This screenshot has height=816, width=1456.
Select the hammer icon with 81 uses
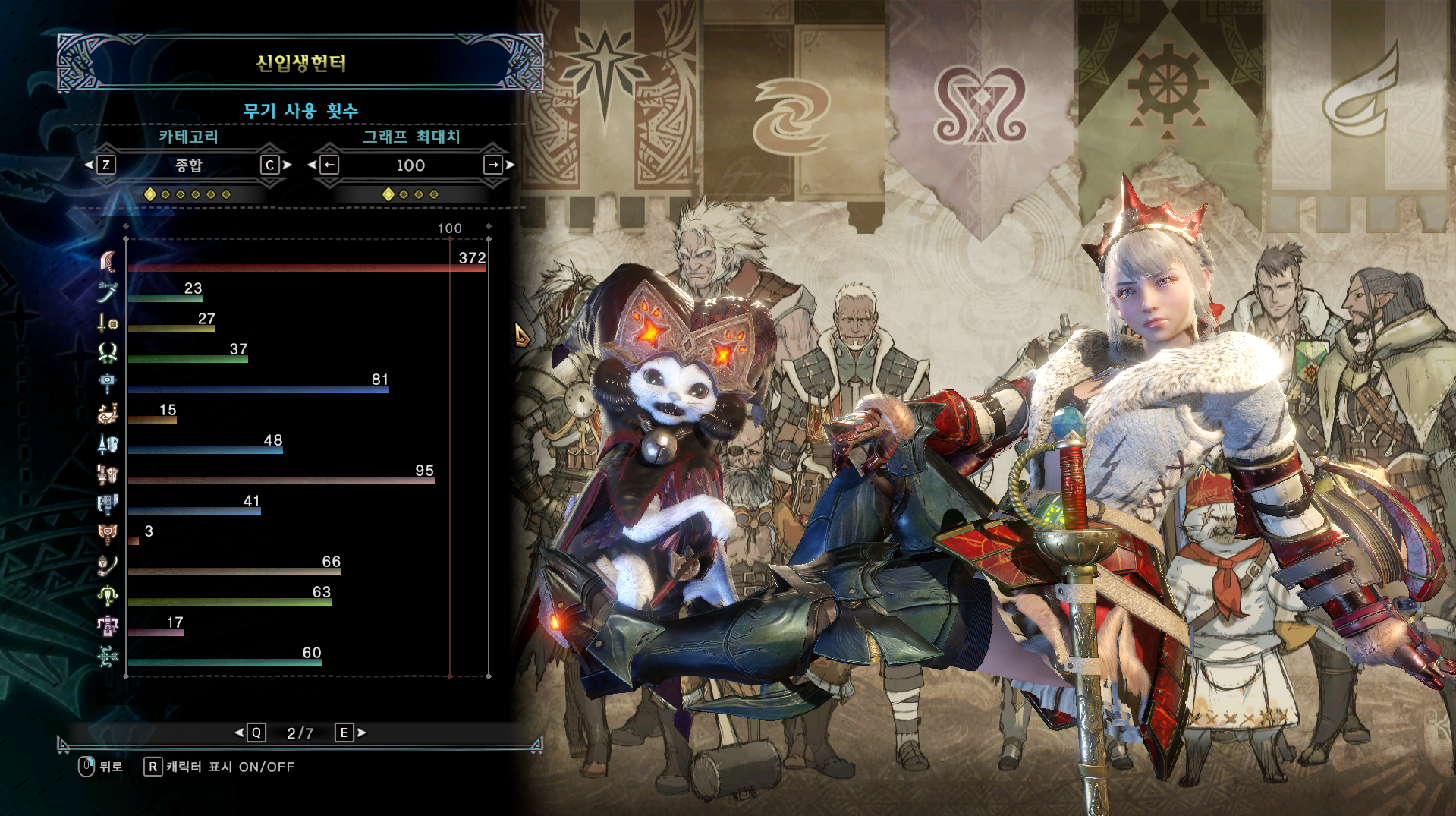[108, 383]
